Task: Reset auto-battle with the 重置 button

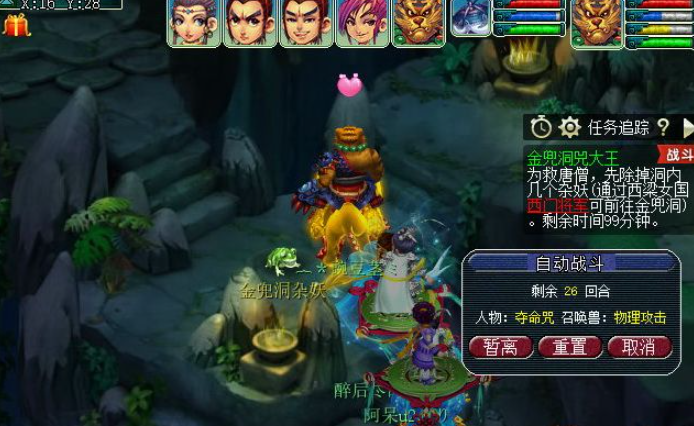Action: pyautogui.click(x=570, y=347)
